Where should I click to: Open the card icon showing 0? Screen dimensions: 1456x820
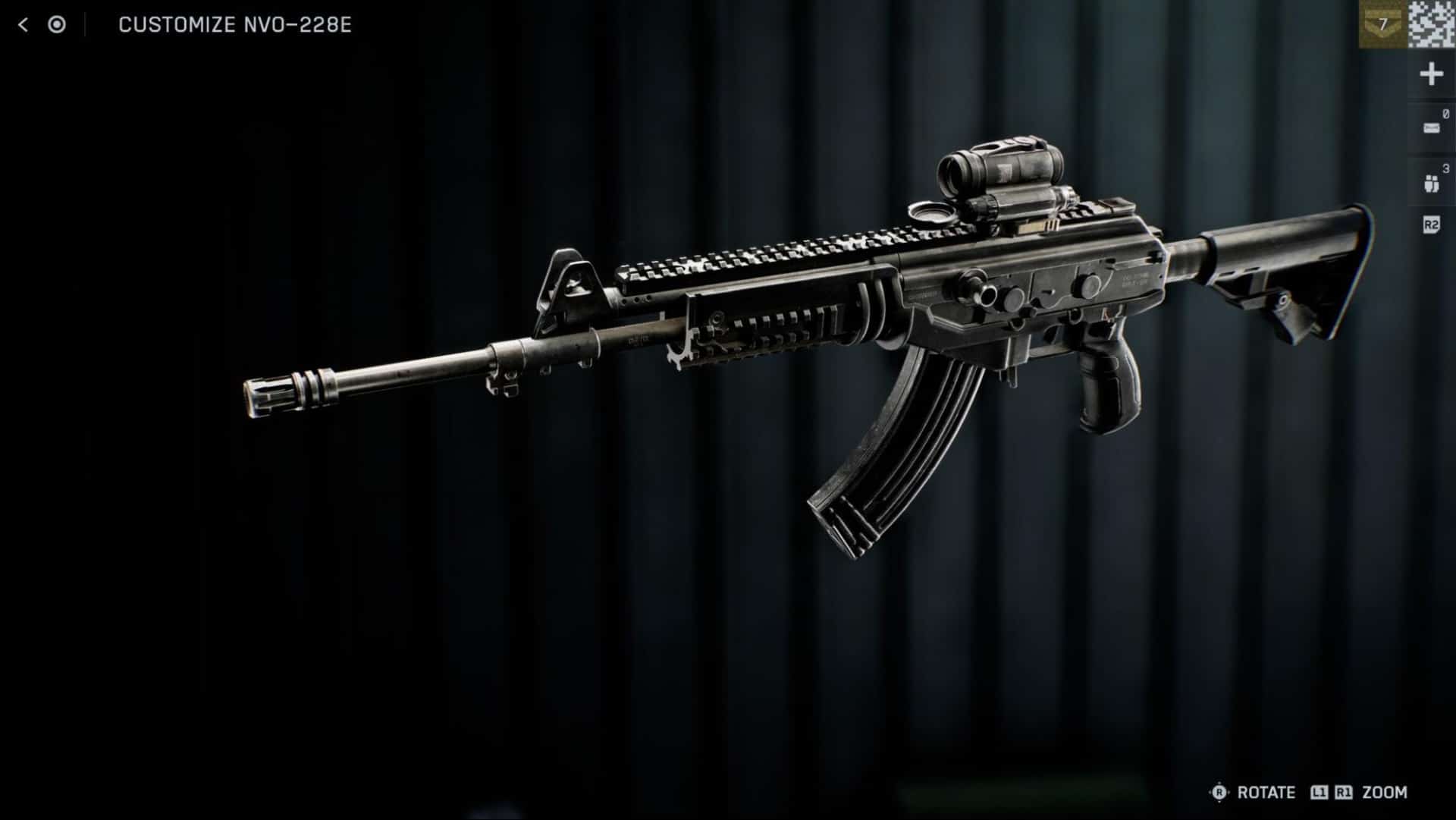coord(1431,127)
